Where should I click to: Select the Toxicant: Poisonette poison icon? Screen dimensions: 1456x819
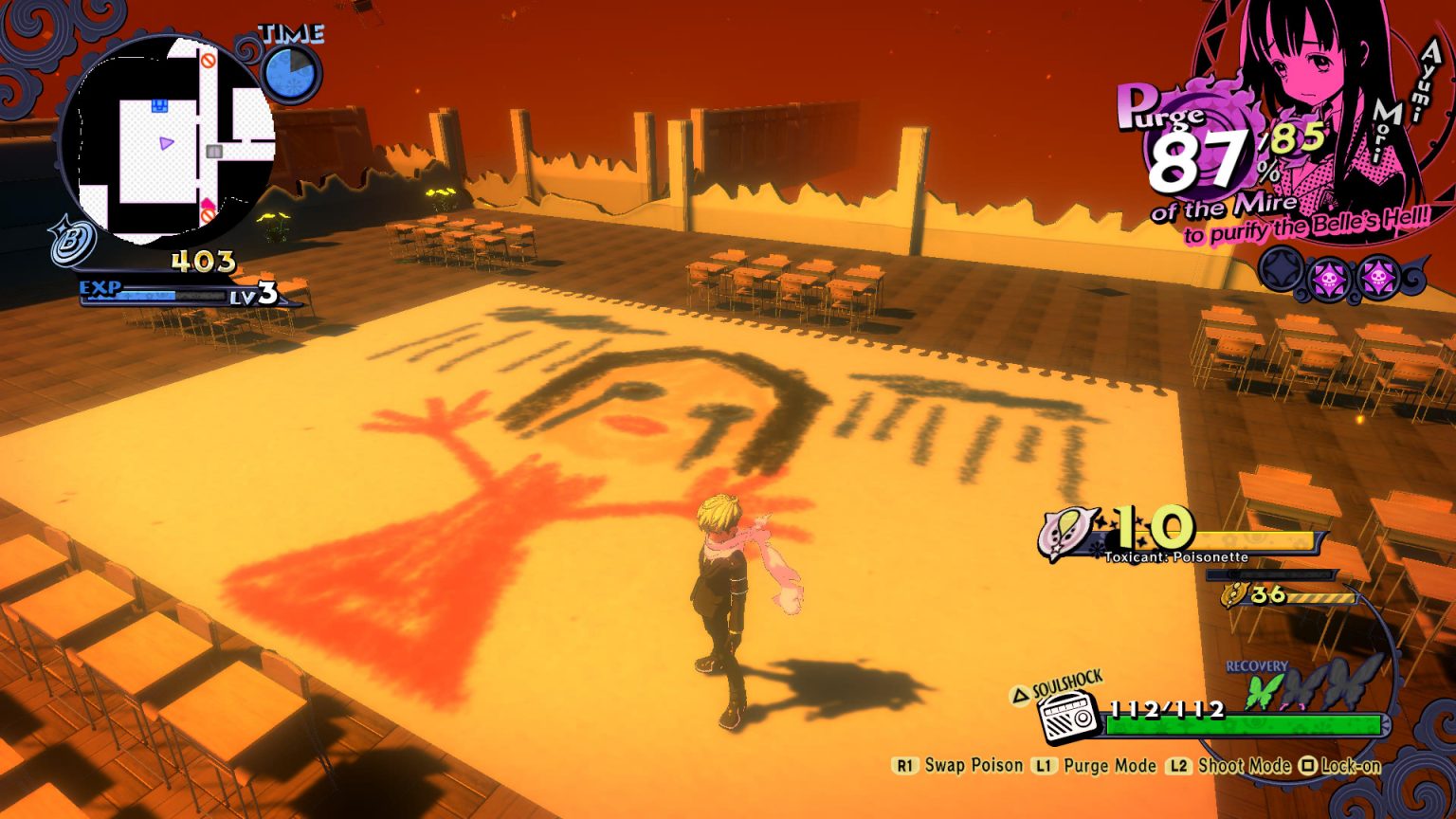tap(1065, 531)
